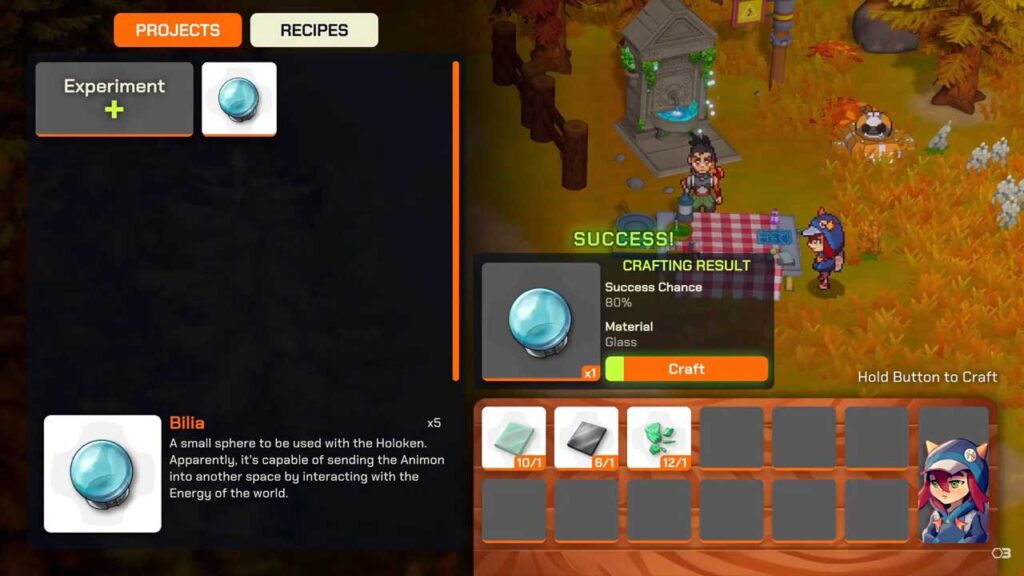Click the orange Craft button
The width and height of the screenshot is (1024, 576).
[x=686, y=369]
